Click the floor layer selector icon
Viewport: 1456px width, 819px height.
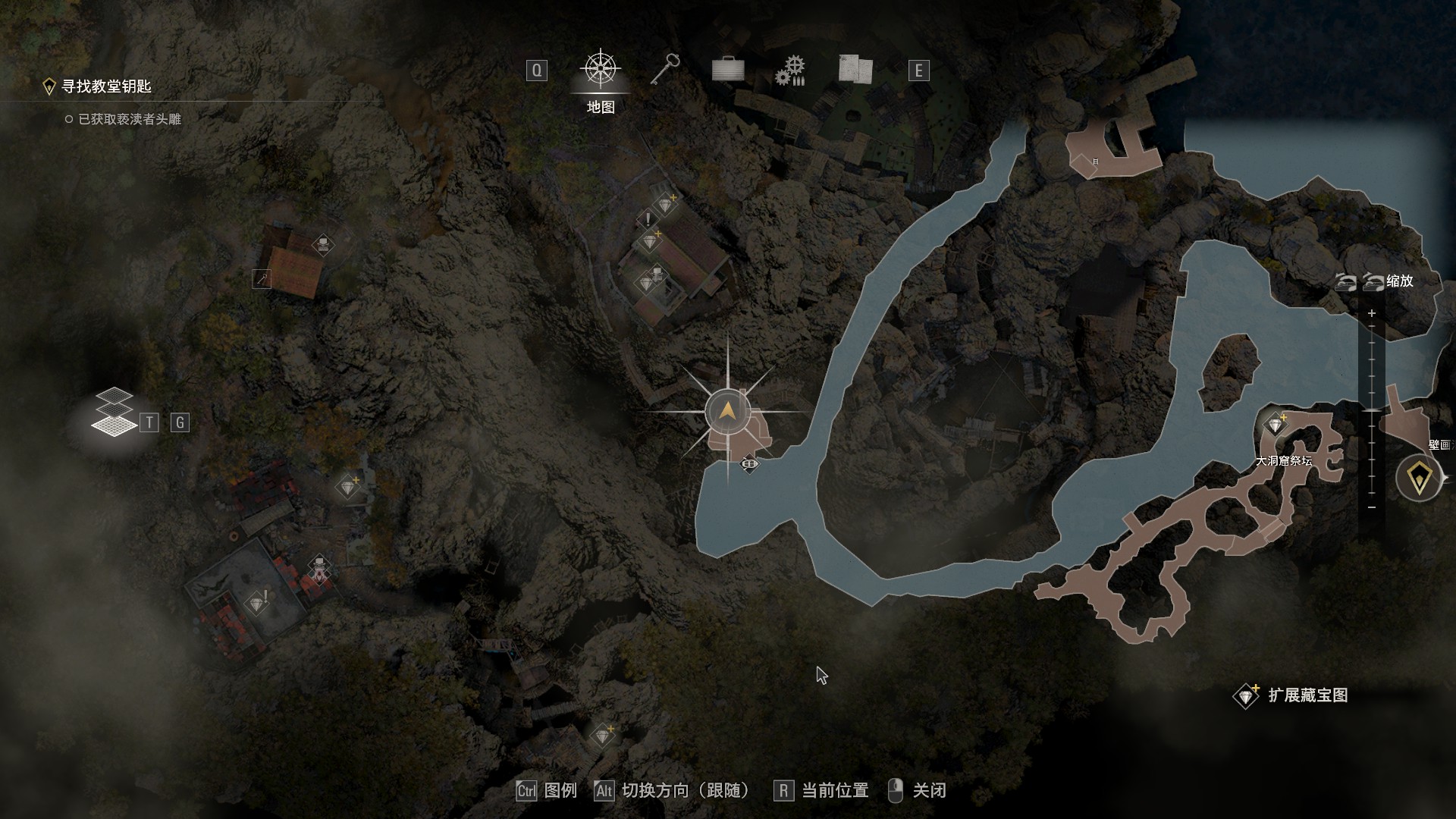[x=113, y=413]
